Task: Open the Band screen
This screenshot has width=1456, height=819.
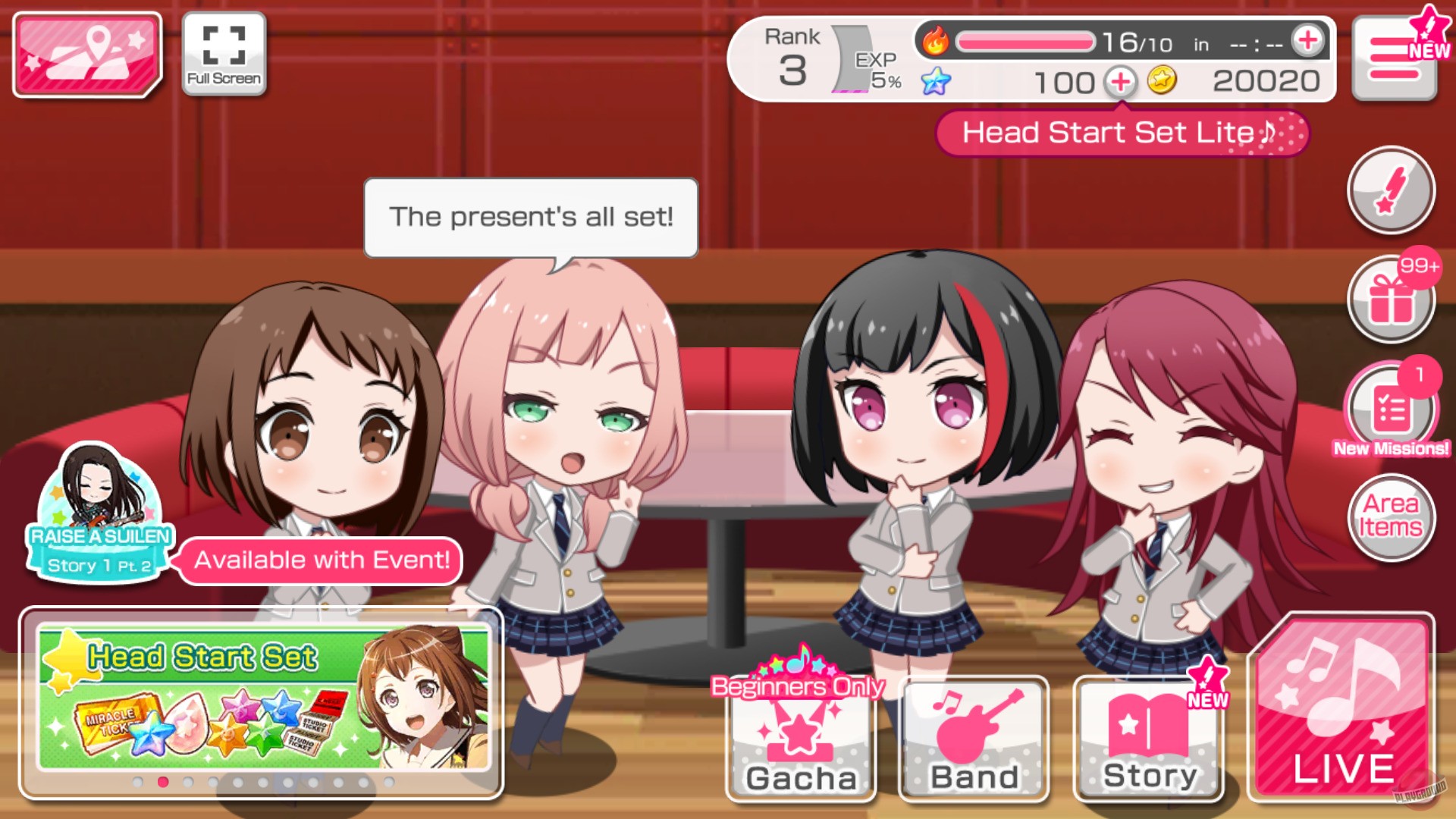Action: click(x=973, y=739)
